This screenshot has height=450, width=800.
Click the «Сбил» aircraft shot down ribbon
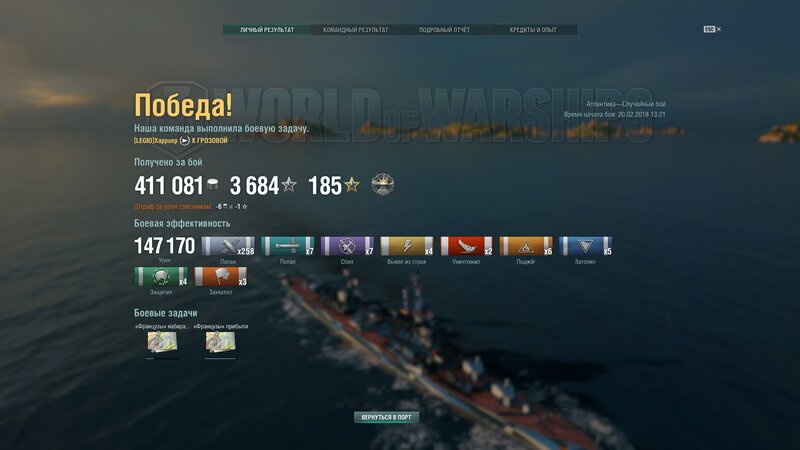coord(347,247)
